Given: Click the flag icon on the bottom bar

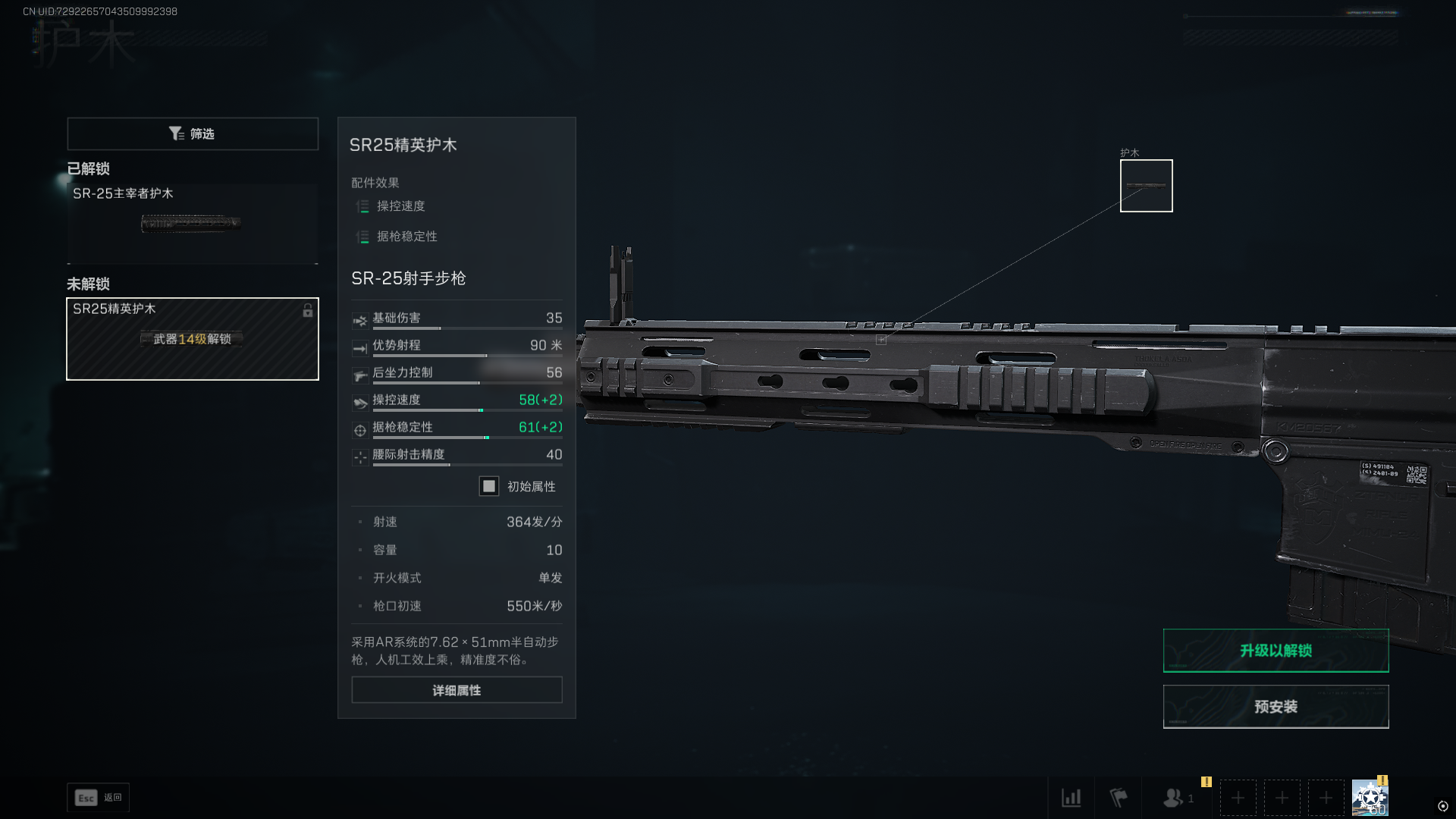Looking at the screenshot, I should 1118,798.
